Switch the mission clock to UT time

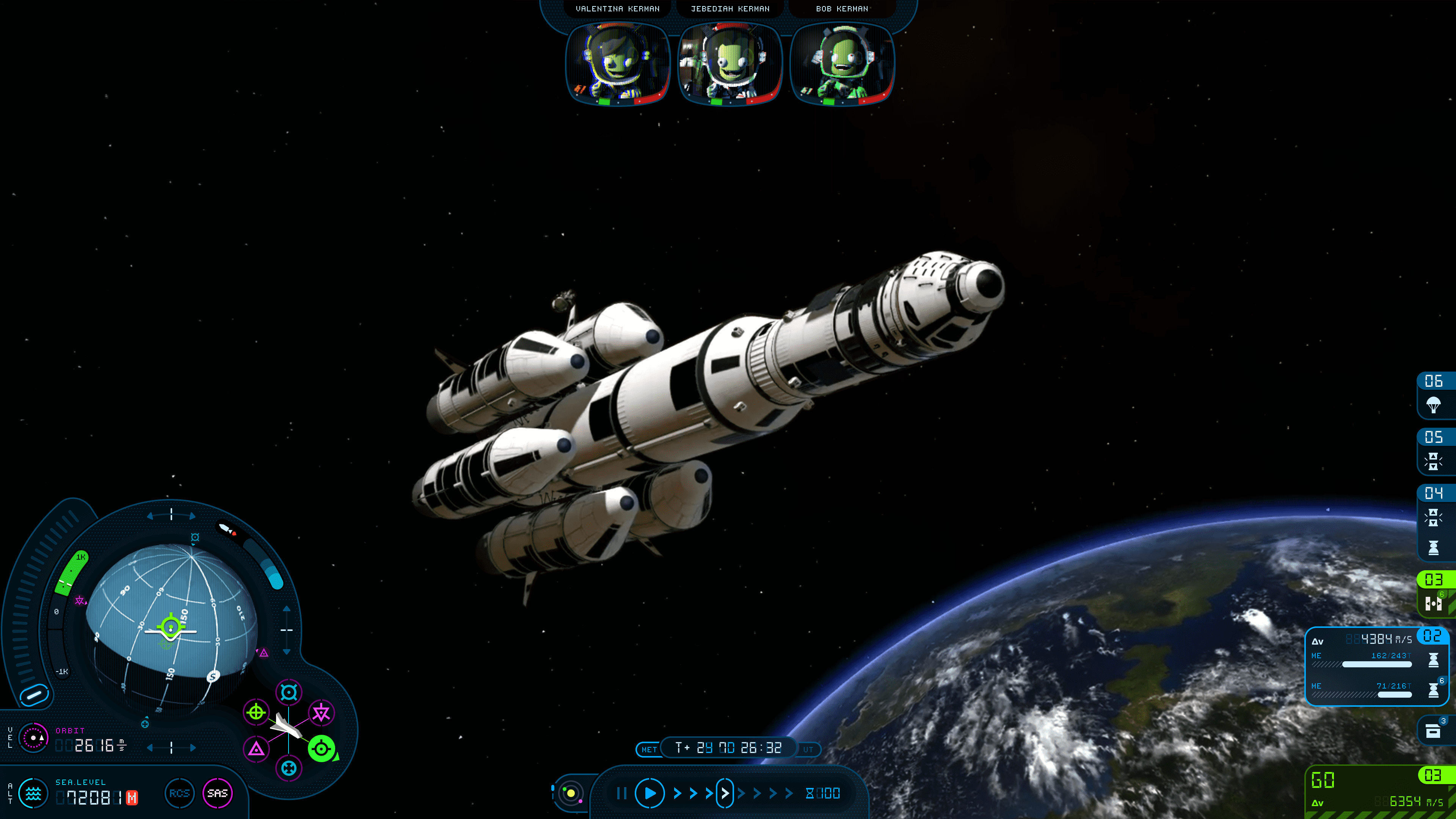pyautogui.click(x=809, y=750)
